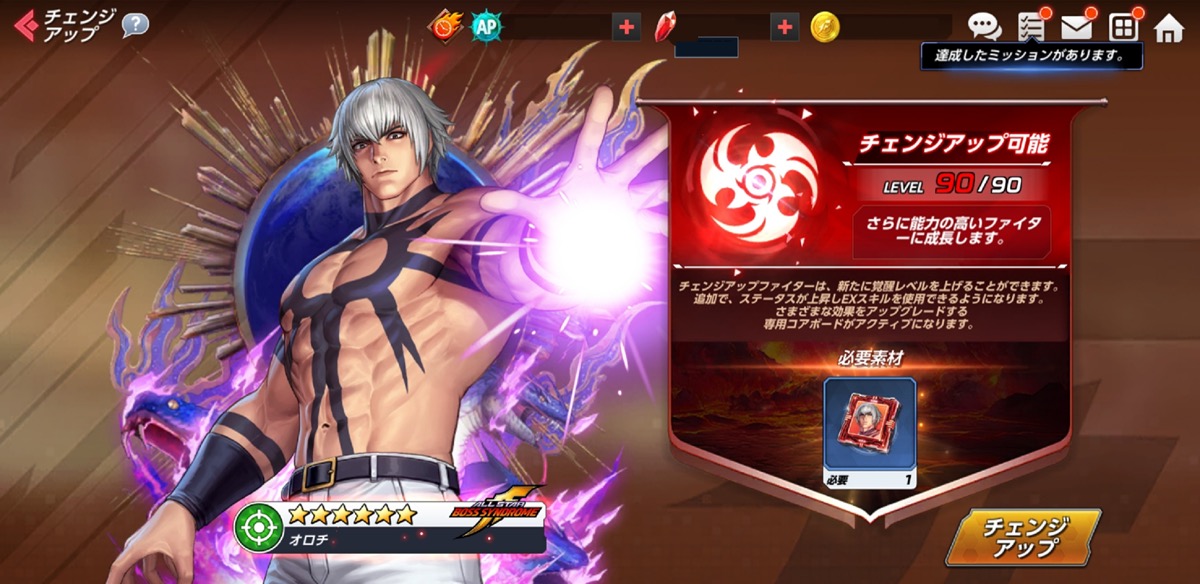
Task: Go back with the red arrow
Action: [26, 24]
